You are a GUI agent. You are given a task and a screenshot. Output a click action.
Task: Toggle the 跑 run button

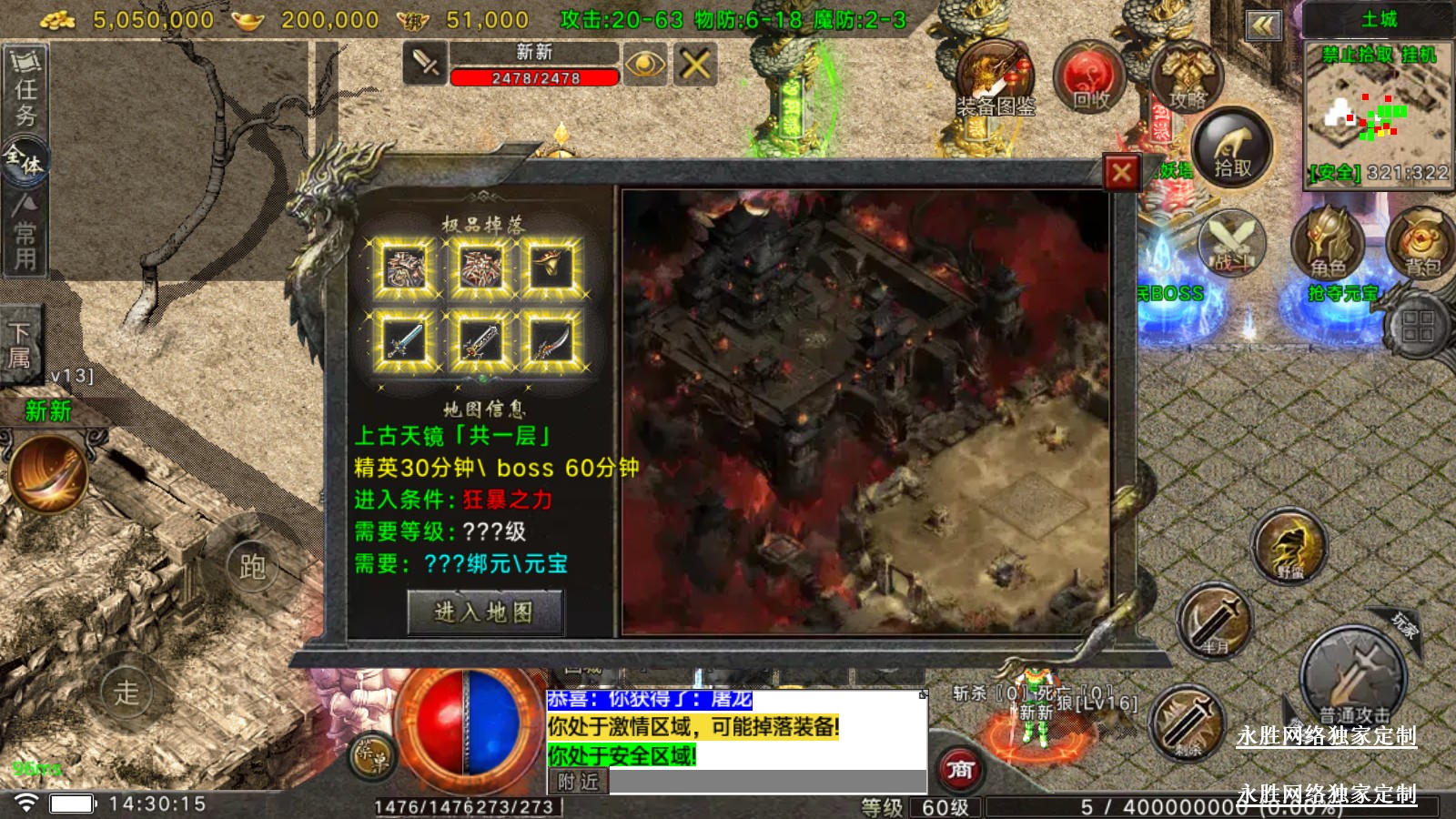tap(252, 567)
